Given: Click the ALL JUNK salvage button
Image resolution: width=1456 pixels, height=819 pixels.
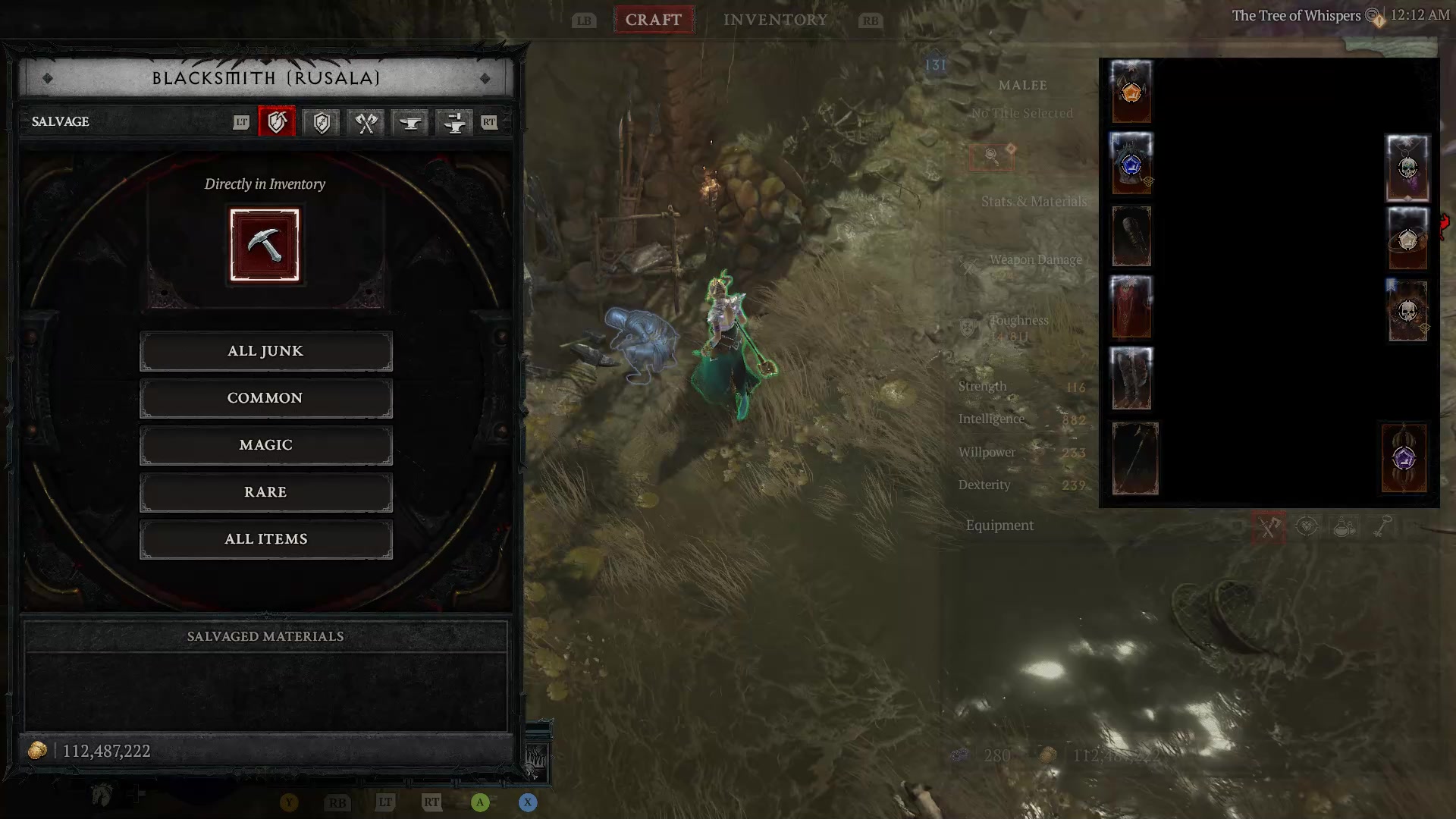Looking at the screenshot, I should 265,350.
